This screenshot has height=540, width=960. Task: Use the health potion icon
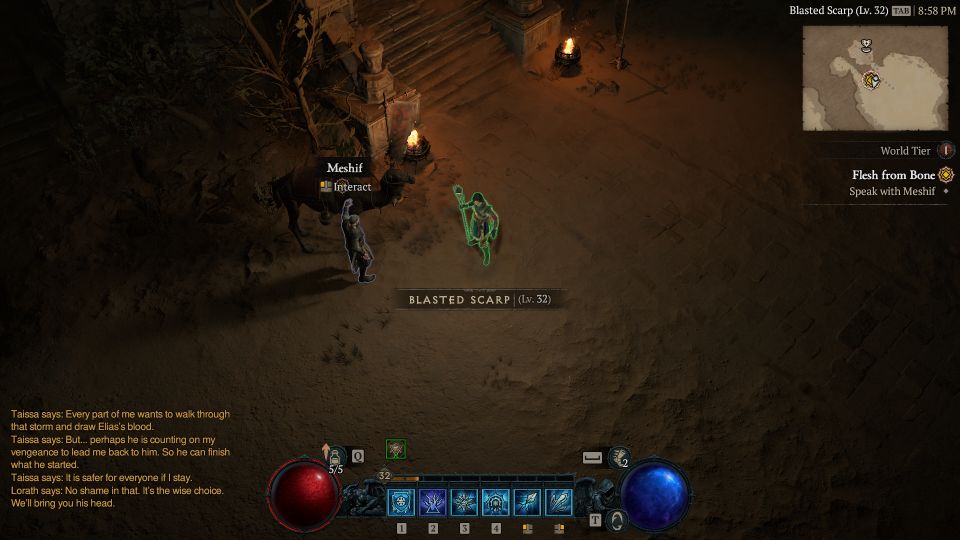337,456
